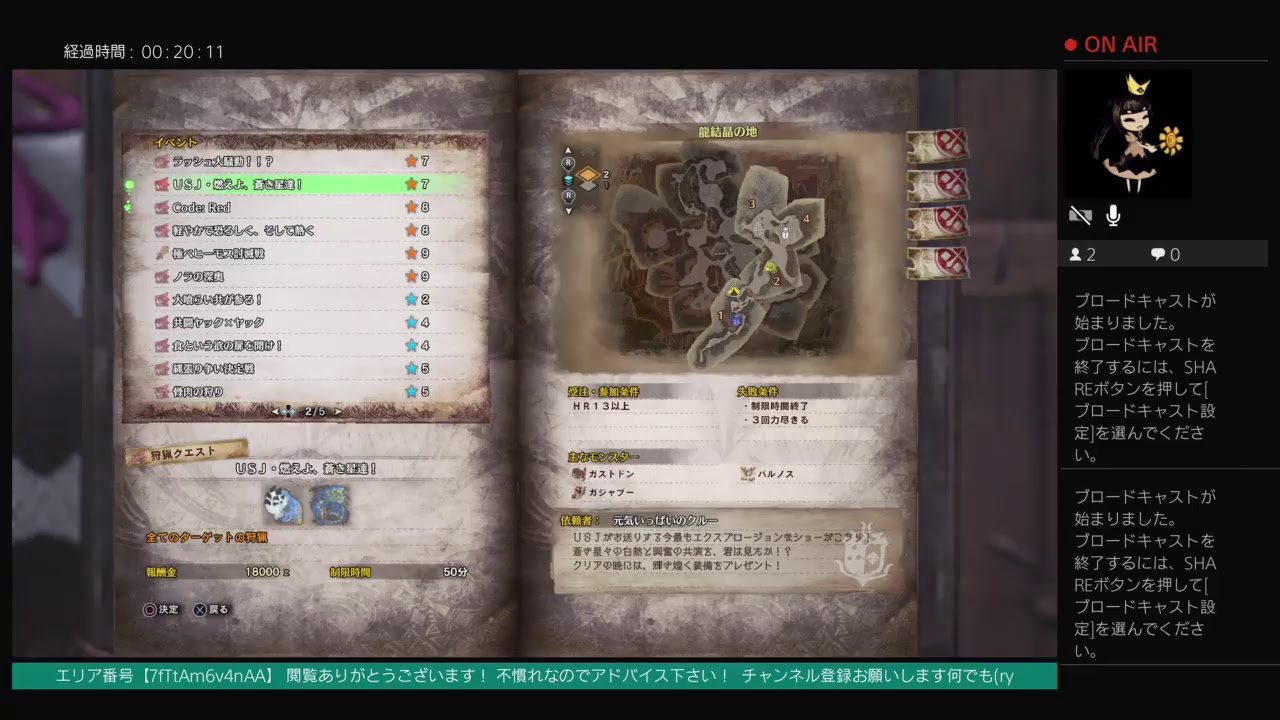Select the first target monster thumbnail
The height and width of the screenshot is (720, 1280).
(285, 506)
